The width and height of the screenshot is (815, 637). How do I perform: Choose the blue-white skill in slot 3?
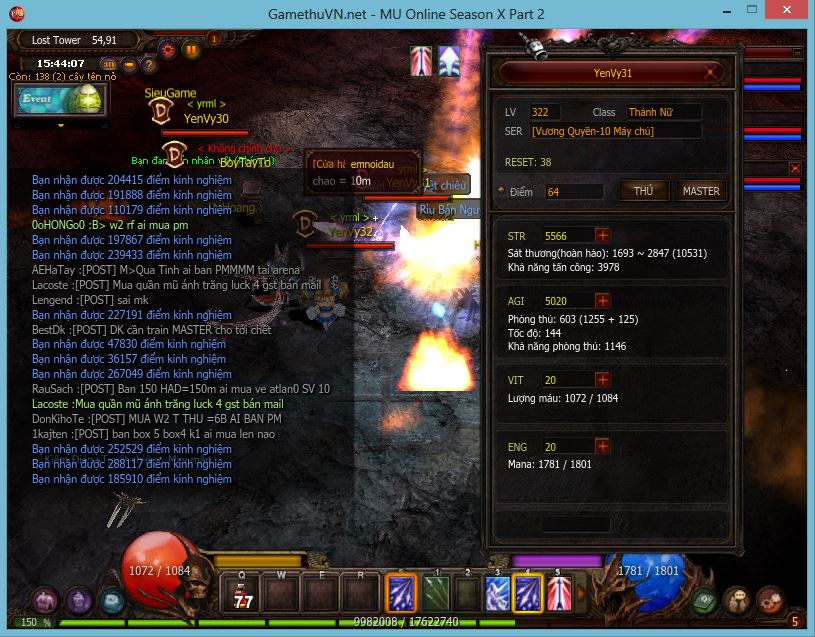click(497, 593)
